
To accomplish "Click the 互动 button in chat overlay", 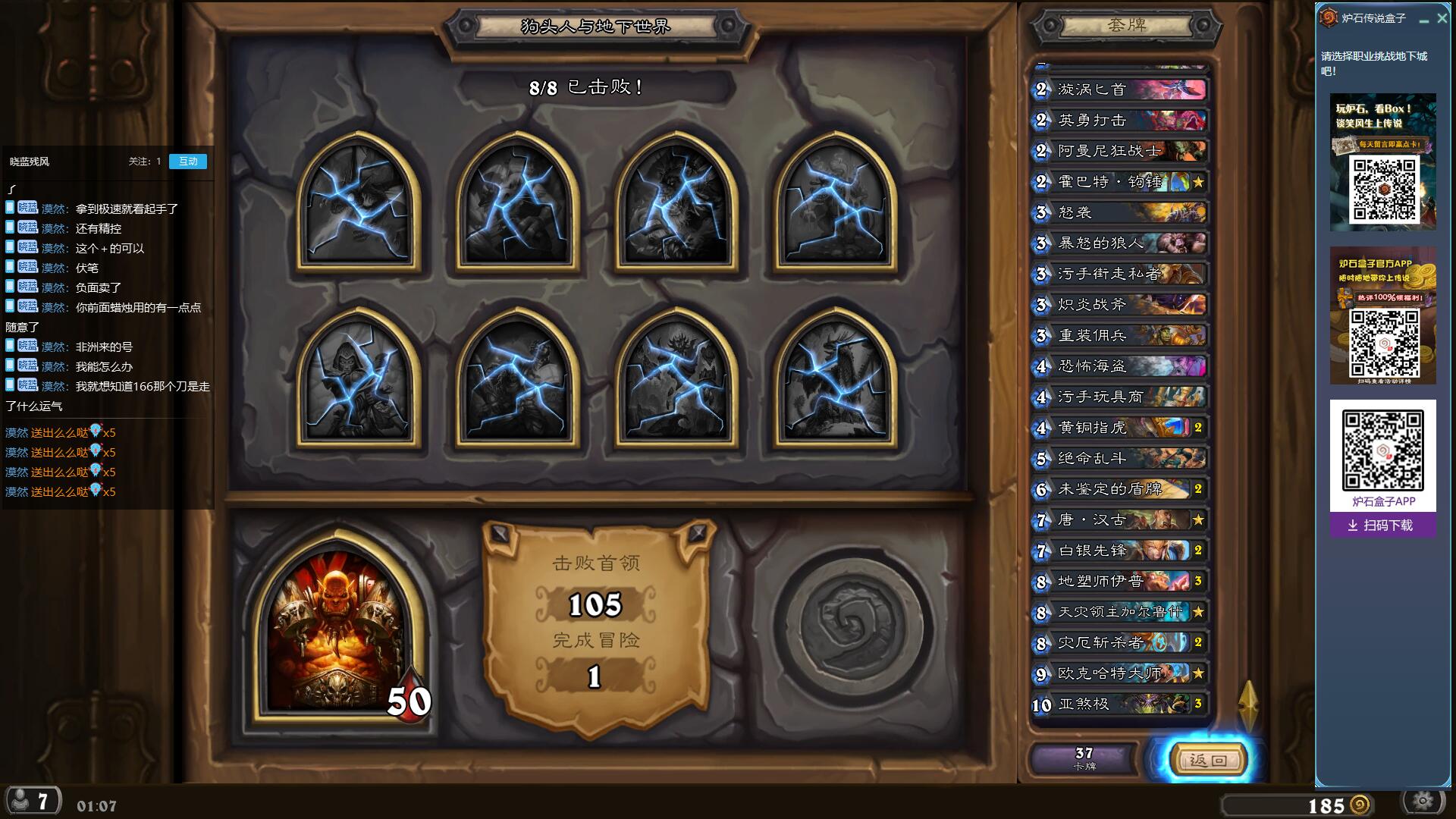I will [187, 162].
